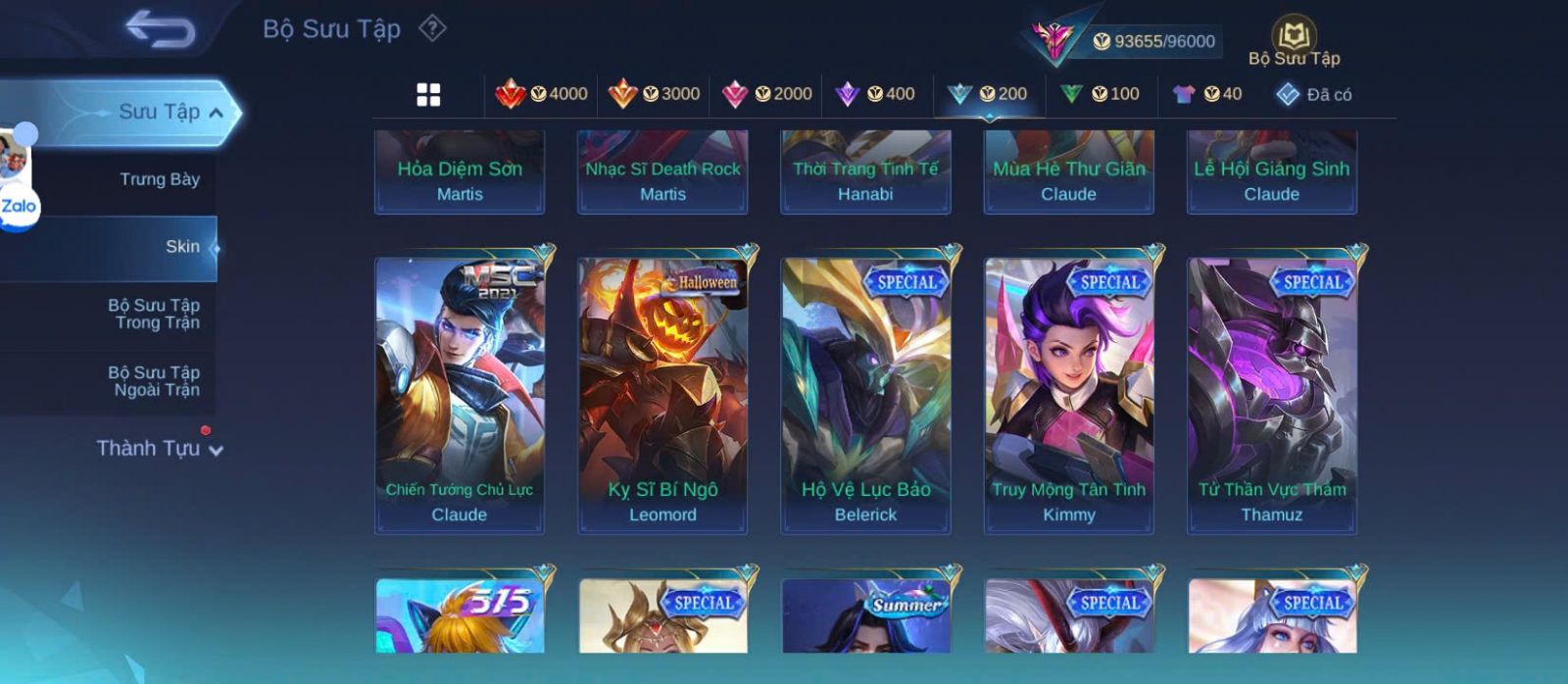Show all skins with the grid filter

pyautogui.click(x=428, y=94)
